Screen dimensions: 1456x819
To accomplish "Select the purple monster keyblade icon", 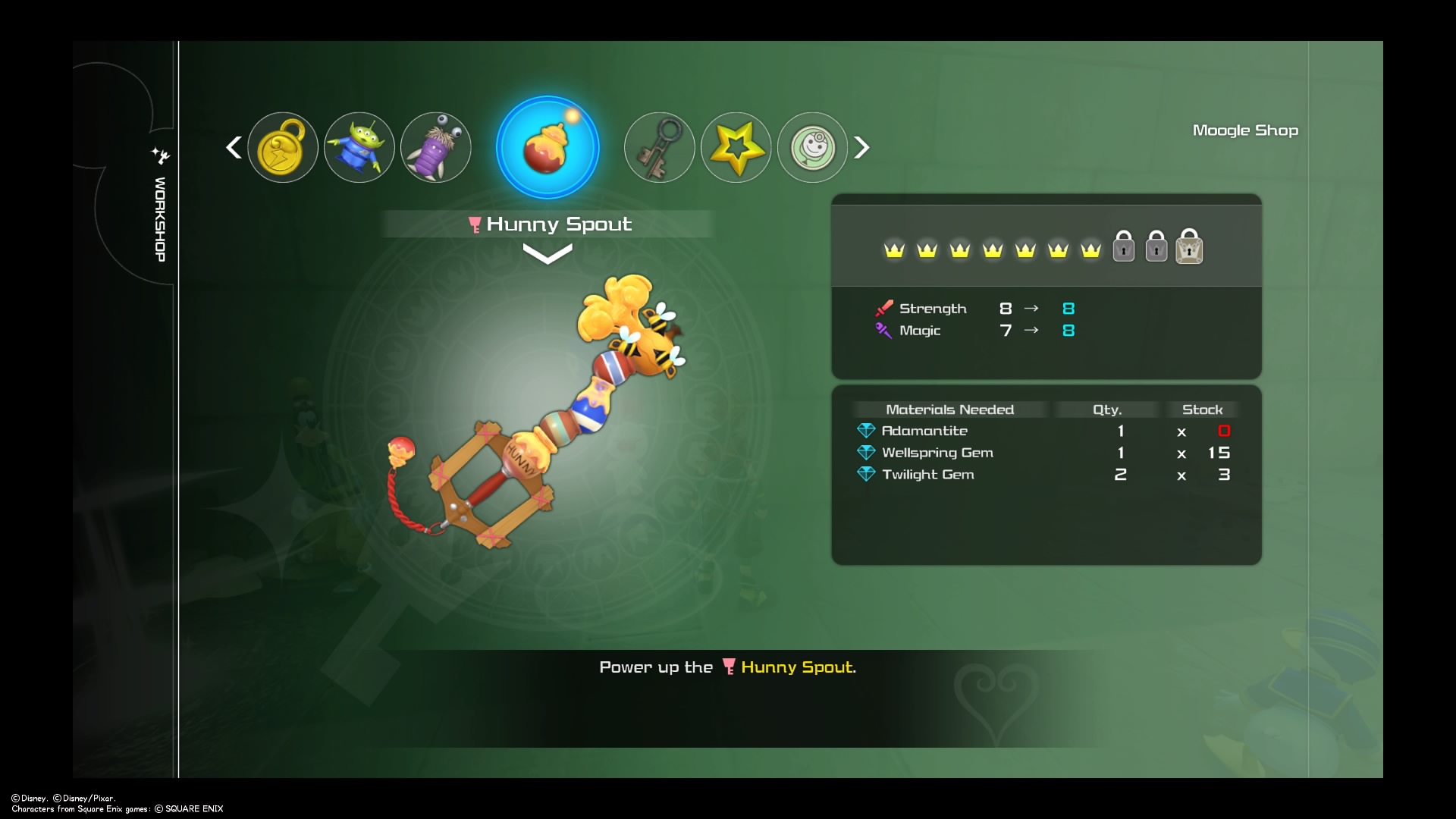I will tap(436, 147).
